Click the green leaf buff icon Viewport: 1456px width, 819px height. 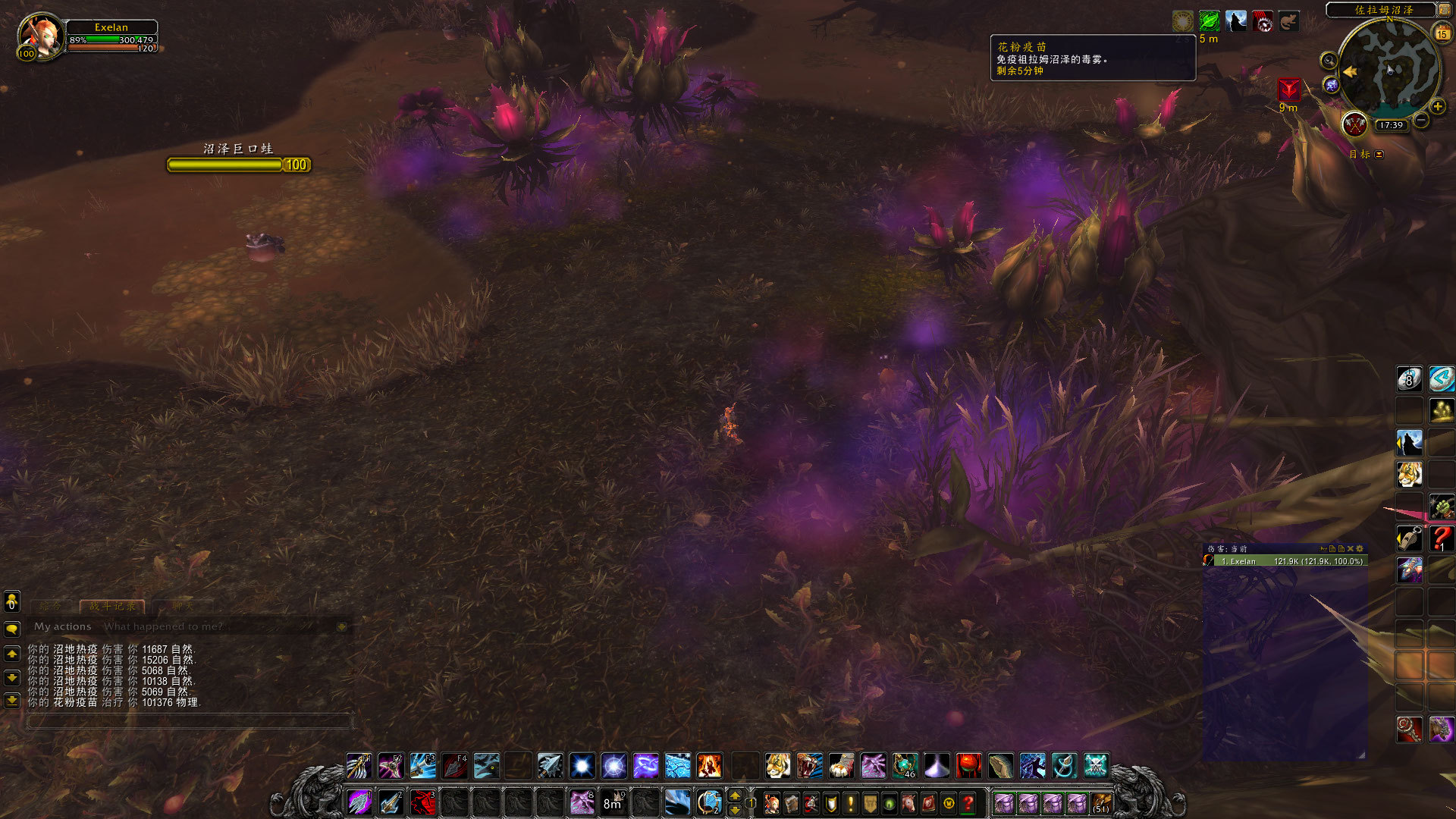[x=1209, y=21]
